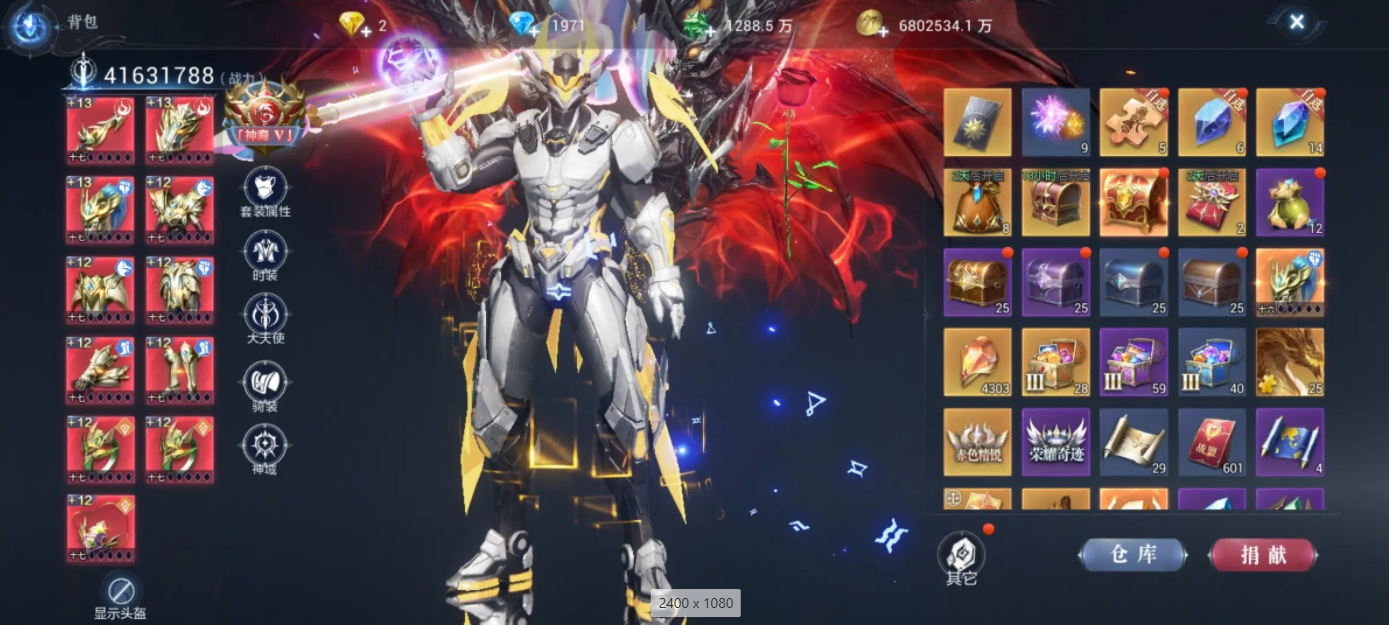Close the backpack screen
This screenshot has height=625, width=1389.
point(1296,22)
